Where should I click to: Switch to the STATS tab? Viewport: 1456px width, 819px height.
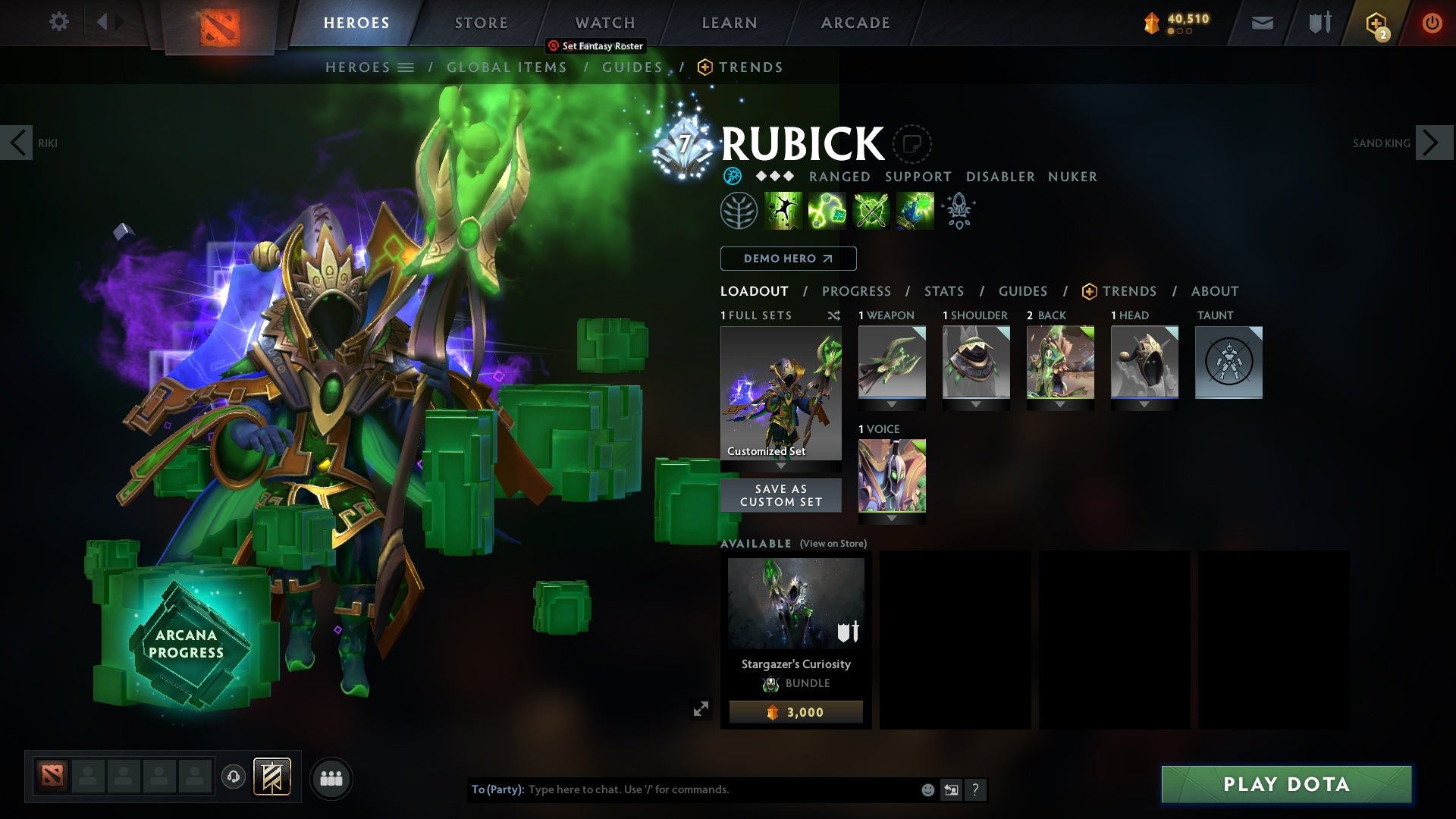(943, 290)
